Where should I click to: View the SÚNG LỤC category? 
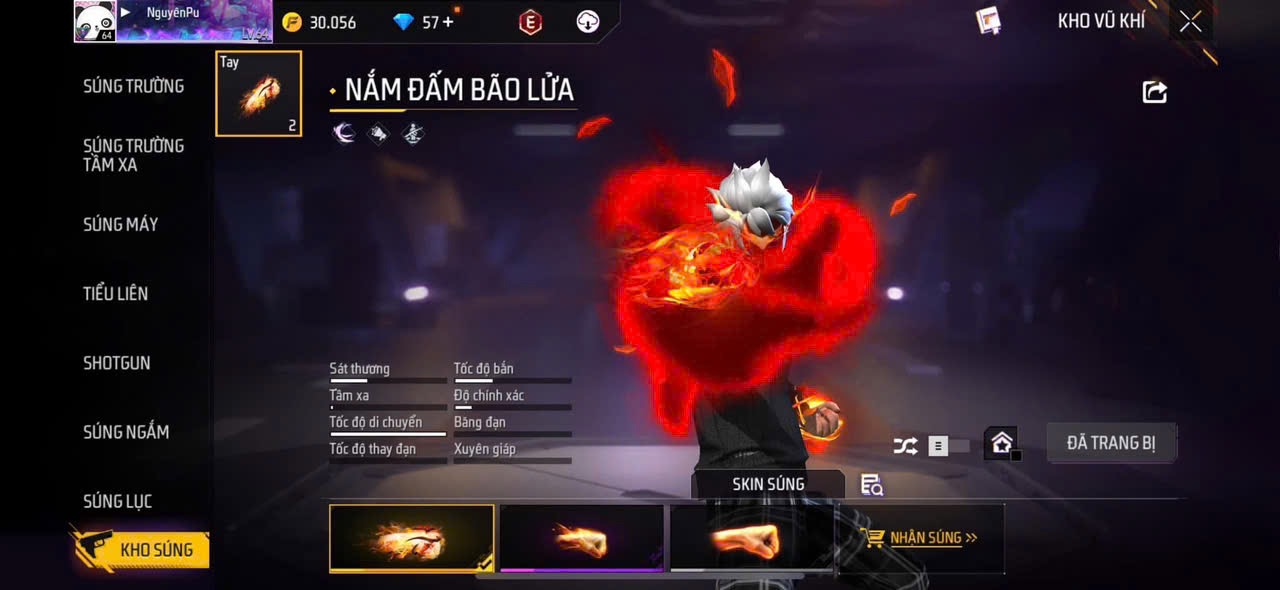pyautogui.click(x=117, y=501)
